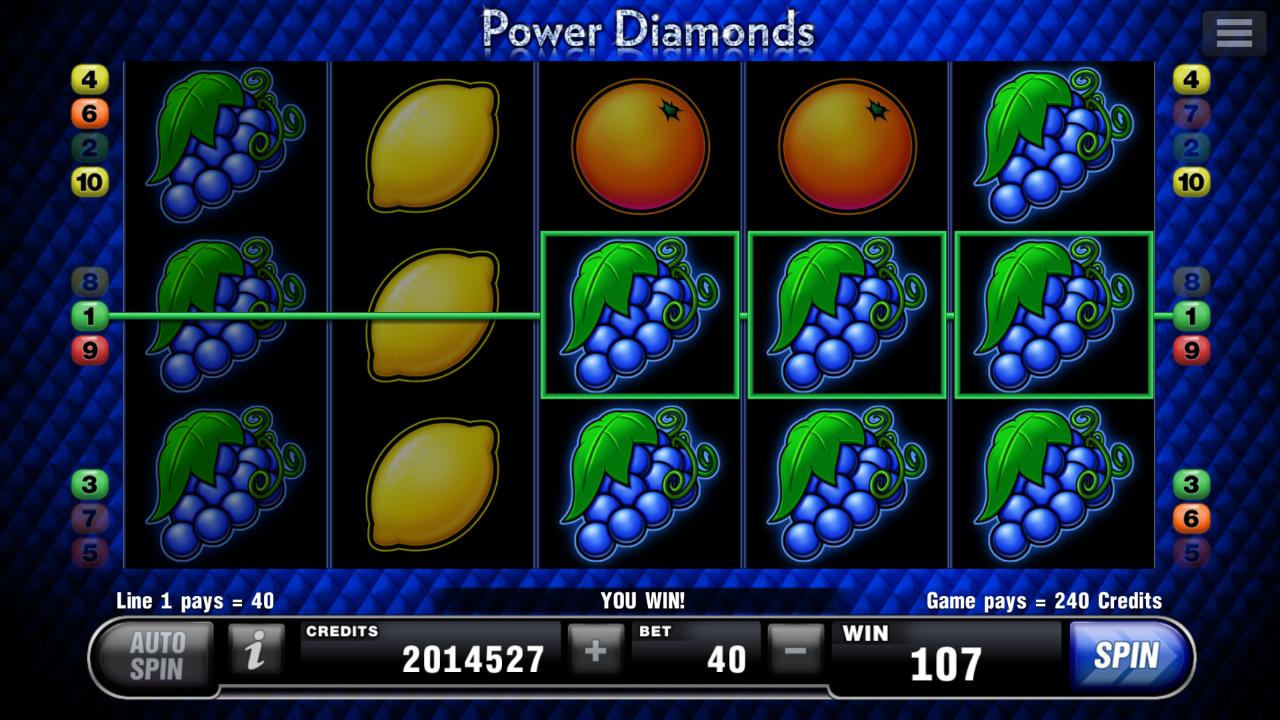
Task: Open the hamburger game menu
Action: pyautogui.click(x=1233, y=31)
